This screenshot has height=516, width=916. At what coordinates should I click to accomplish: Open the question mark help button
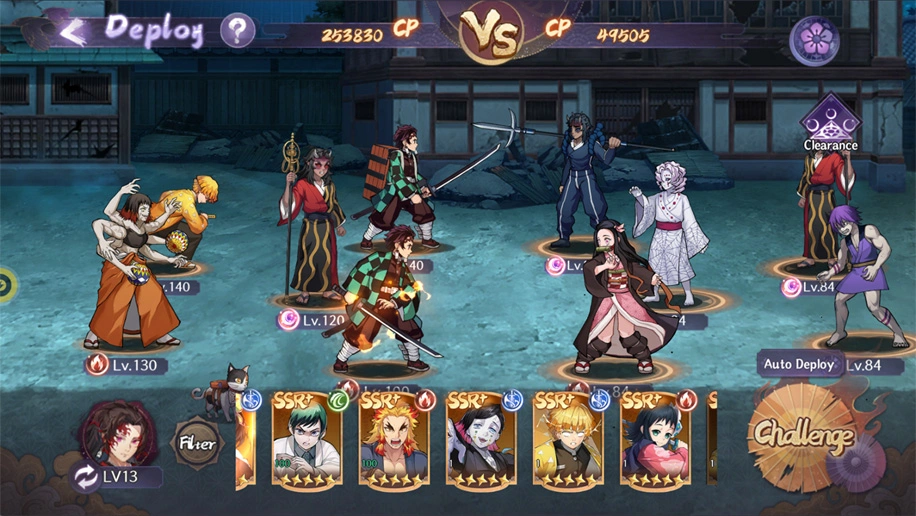[x=237, y=31]
